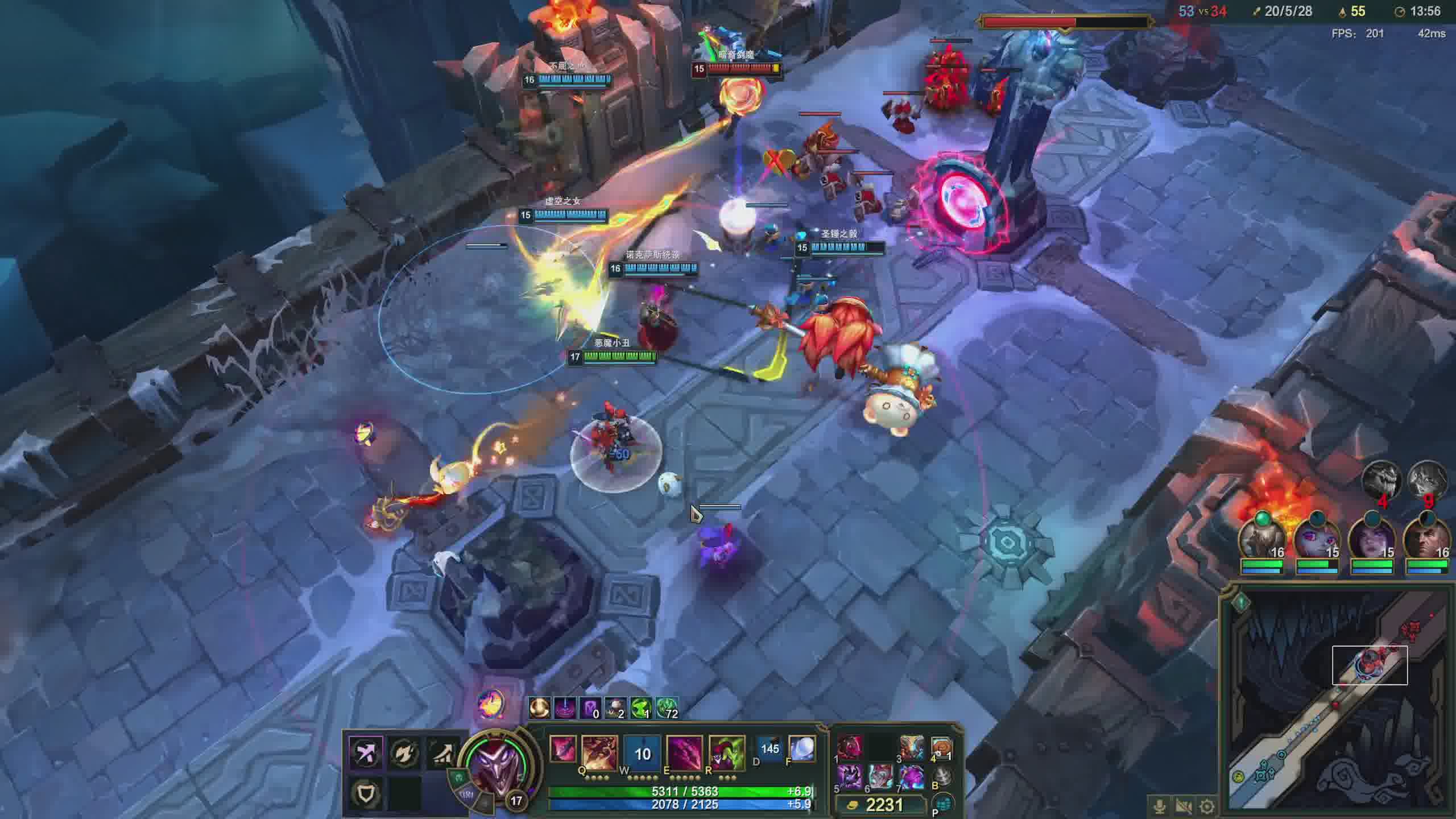Click the arrow stat icon in stats panel

point(366,753)
